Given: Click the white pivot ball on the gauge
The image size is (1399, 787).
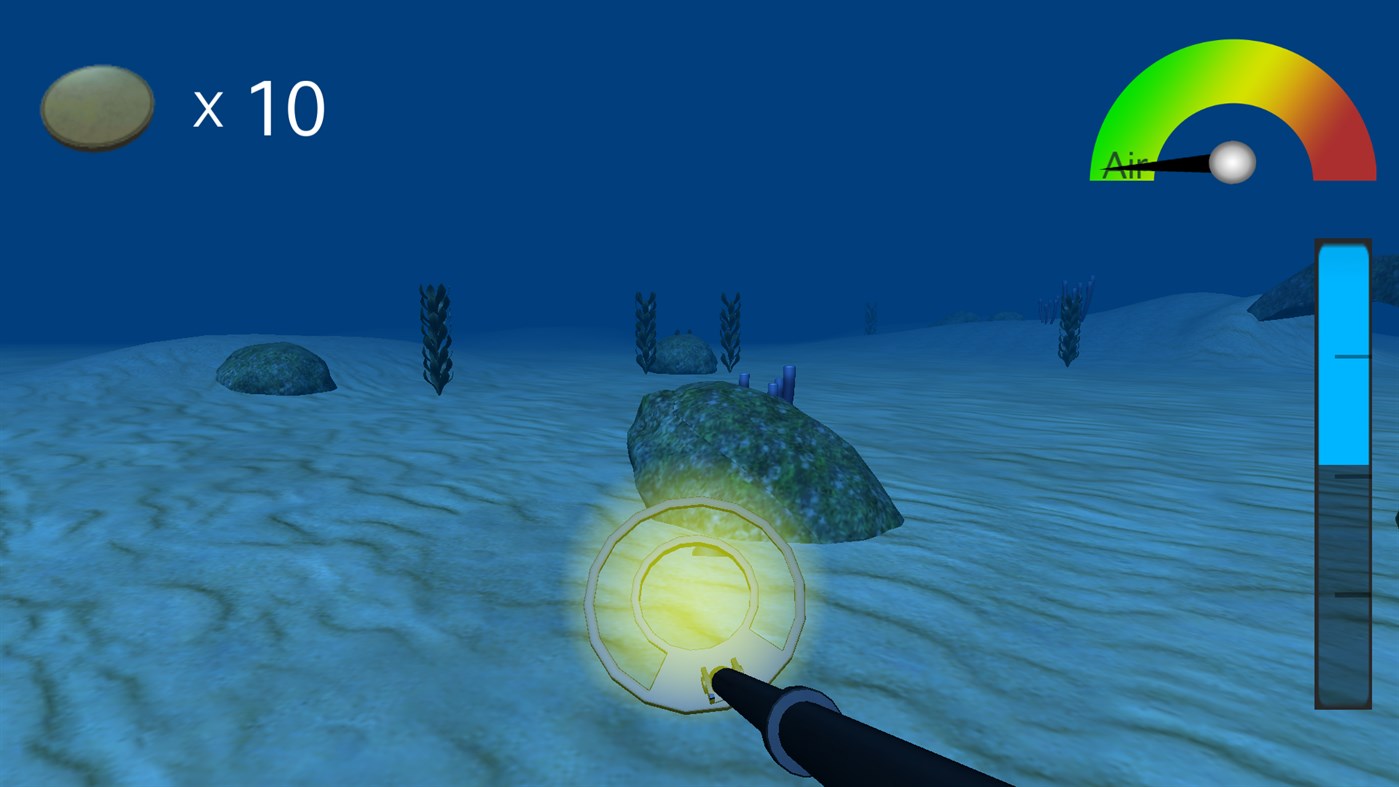Looking at the screenshot, I should tap(1233, 164).
